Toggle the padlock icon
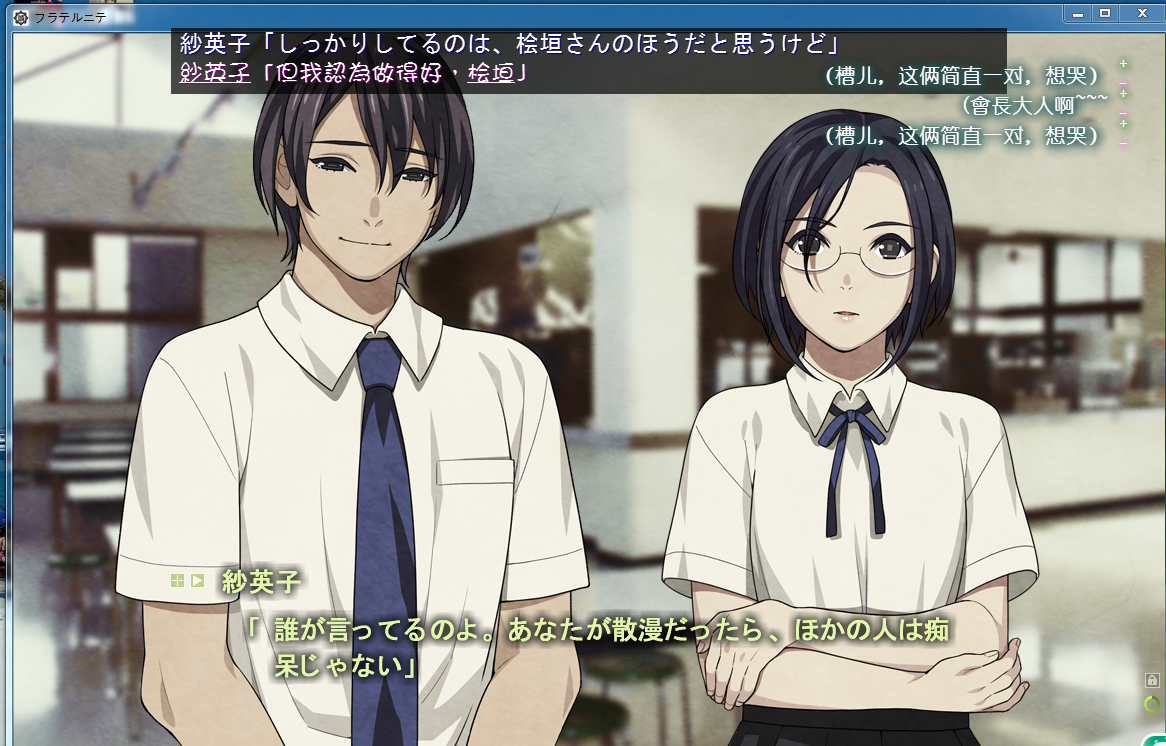 click(x=1152, y=681)
